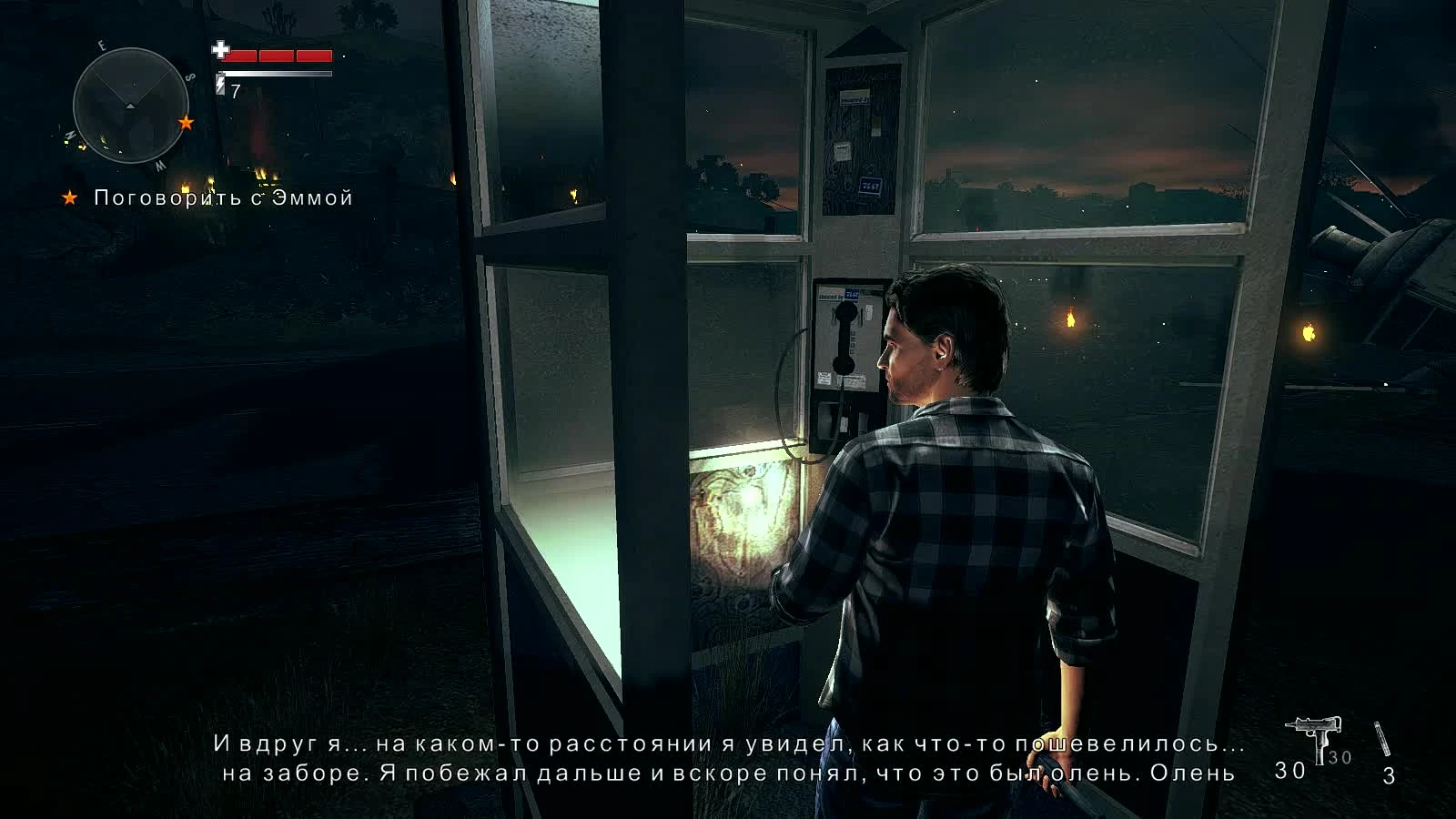Click the star beside the objective text
Screen dimensions: 1456x819
coord(71,198)
